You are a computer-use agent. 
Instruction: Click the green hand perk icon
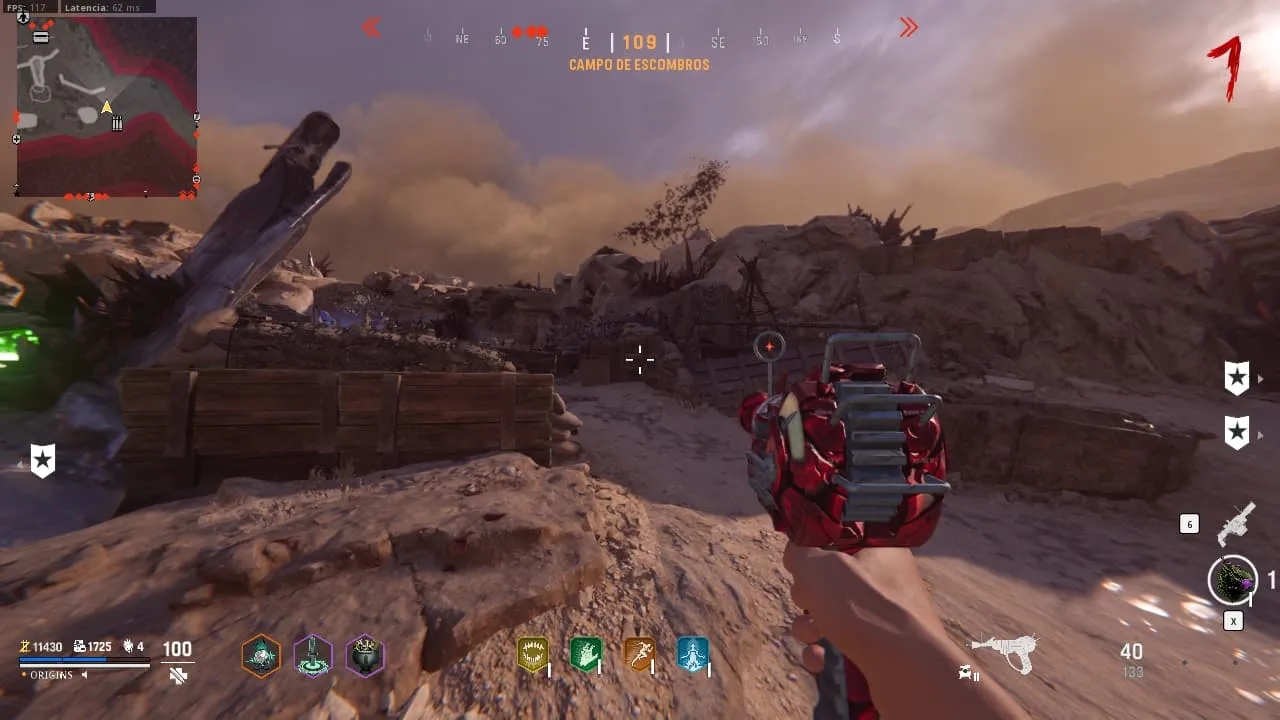click(585, 654)
